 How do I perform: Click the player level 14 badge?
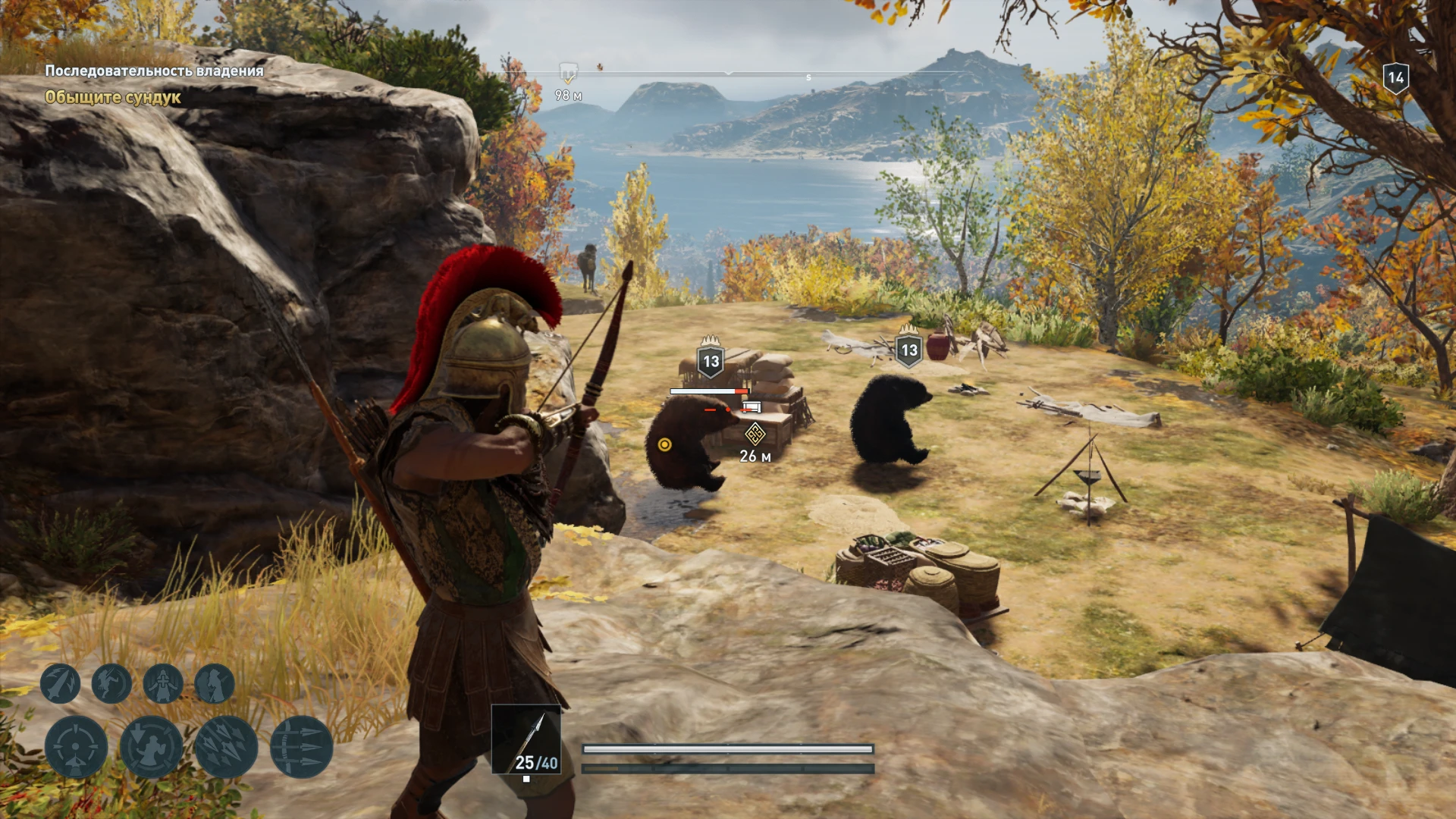(x=1395, y=77)
